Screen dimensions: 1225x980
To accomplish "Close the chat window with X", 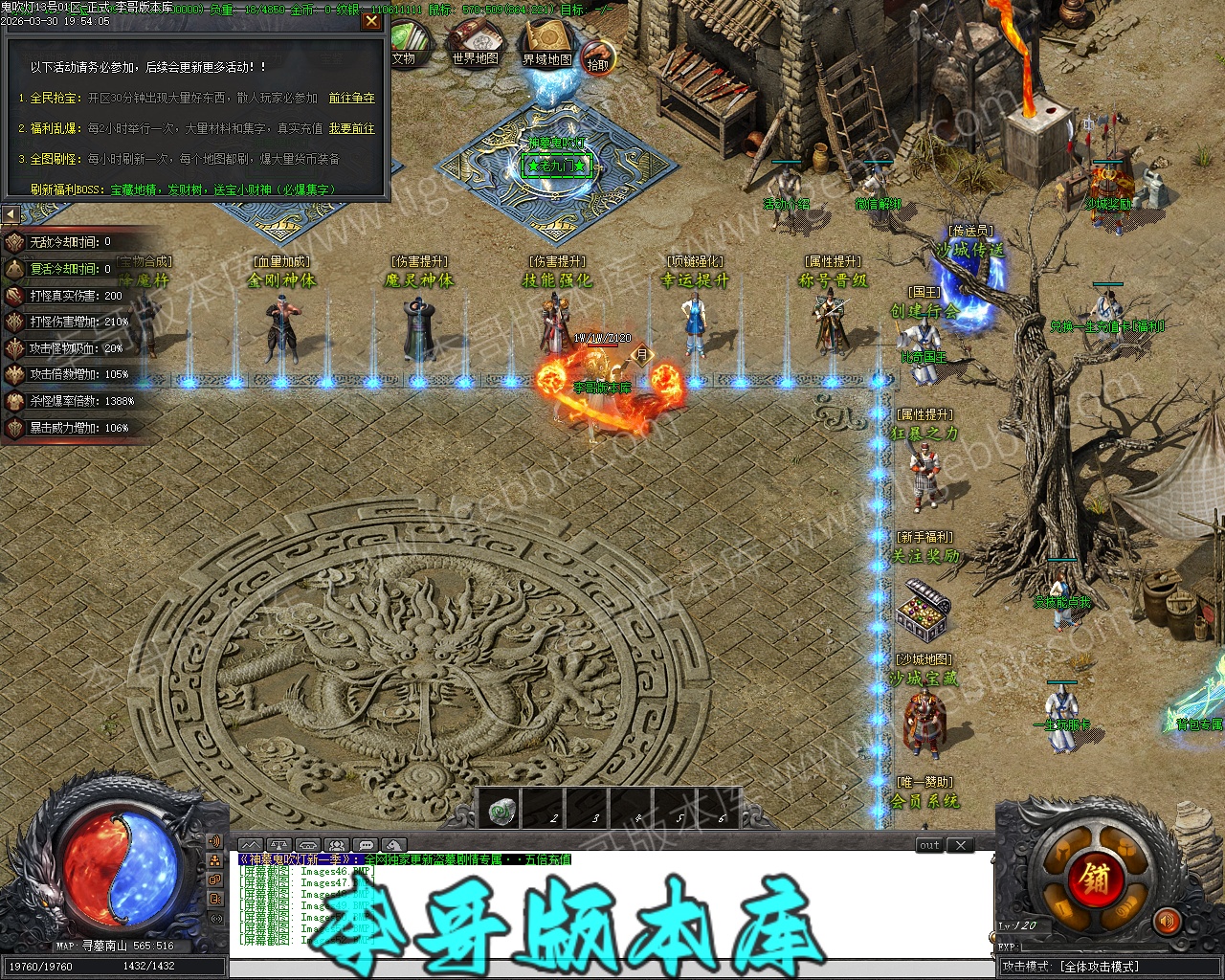I will [x=960, y=845].
